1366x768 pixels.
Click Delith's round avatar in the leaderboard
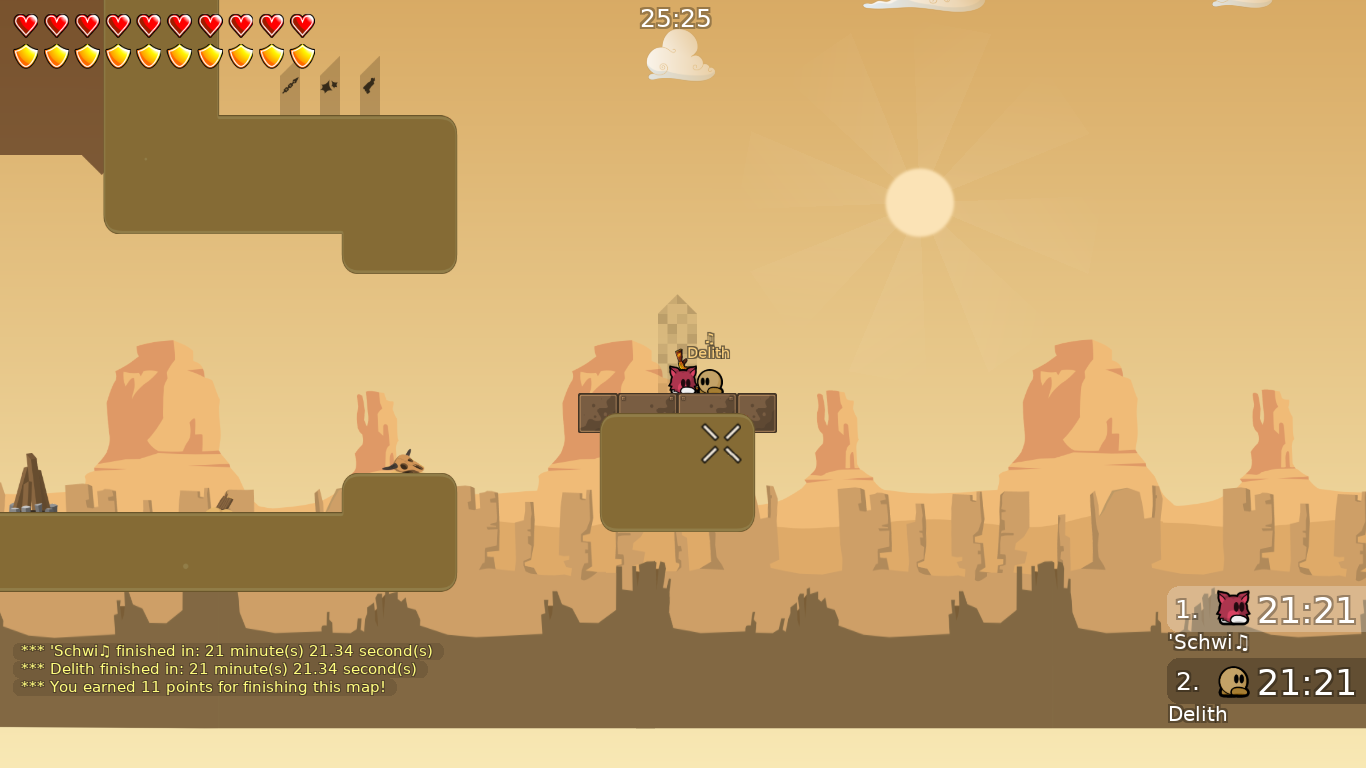pyautogui.click(x=1232, y=682)
